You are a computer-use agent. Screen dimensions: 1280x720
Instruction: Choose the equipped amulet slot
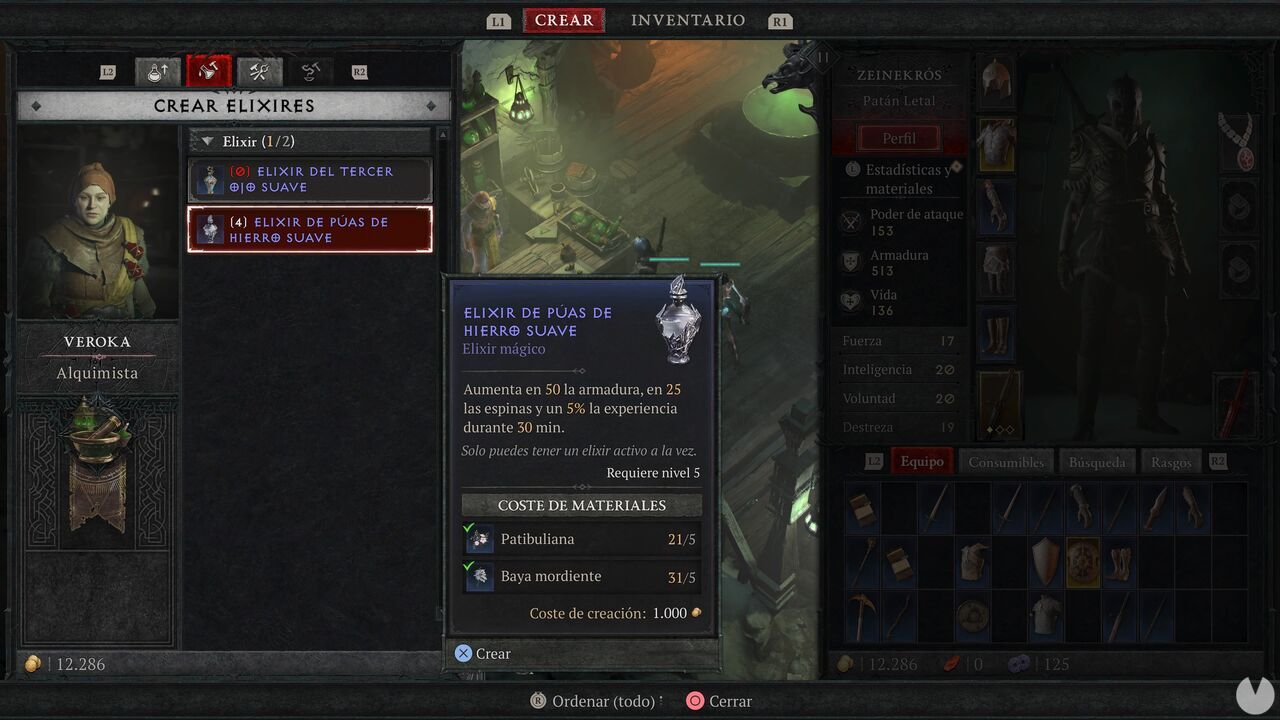pyautogui.click(x=1240, y=143)
